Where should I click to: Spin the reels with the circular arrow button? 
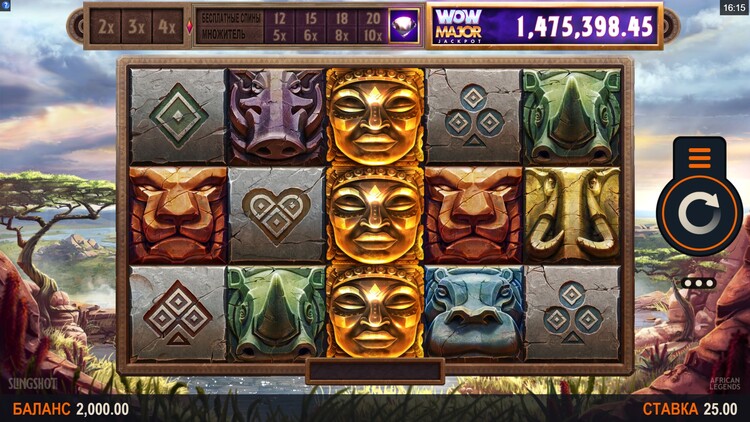(x=699, y=215)
